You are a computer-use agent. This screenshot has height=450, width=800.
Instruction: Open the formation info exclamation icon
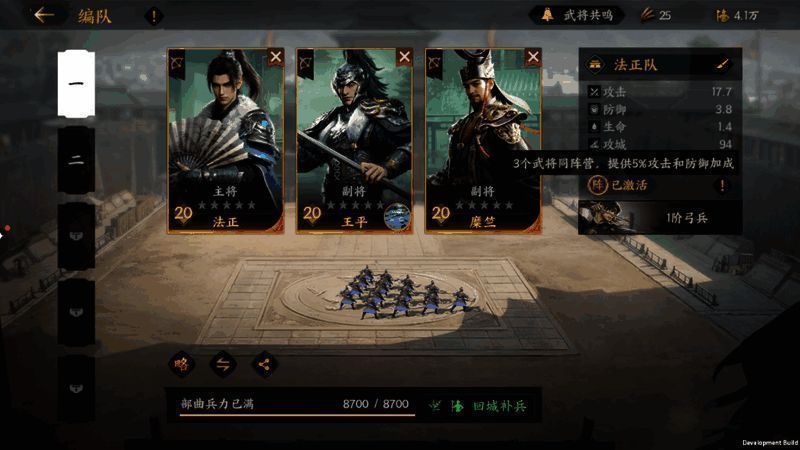pyautogui.click(x=154, y=16)
